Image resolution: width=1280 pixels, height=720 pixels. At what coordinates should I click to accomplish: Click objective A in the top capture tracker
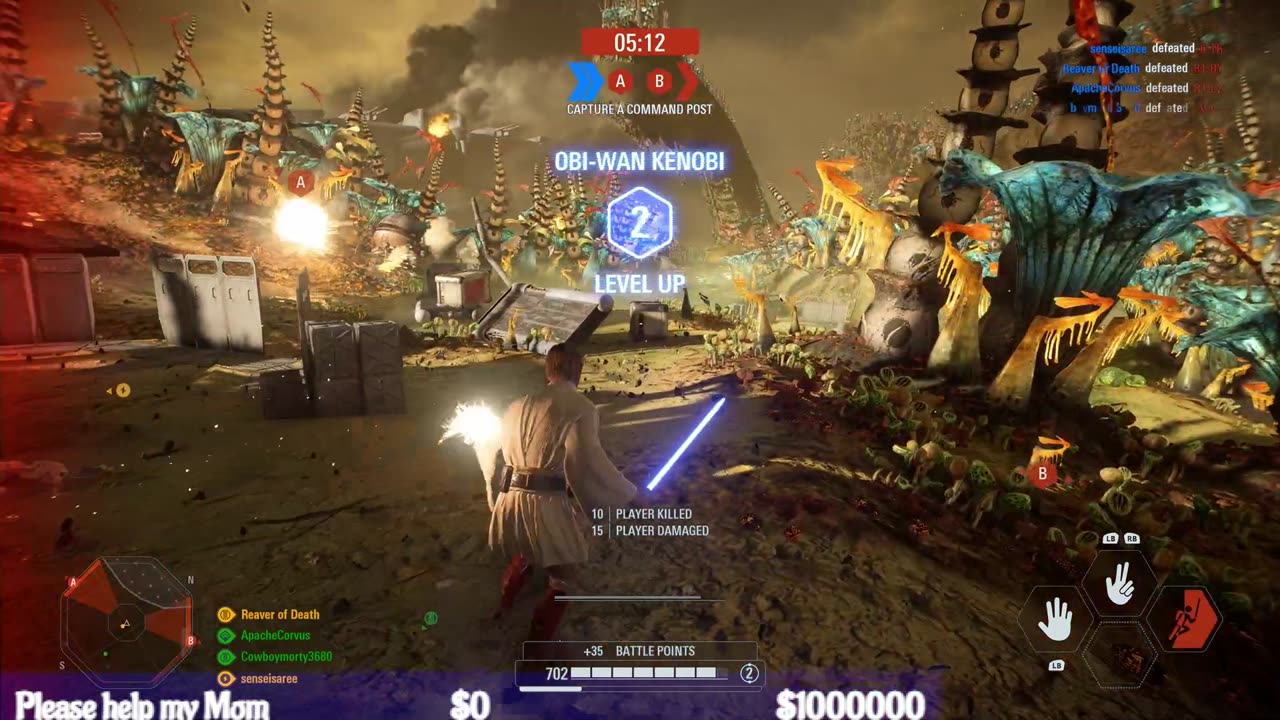(x=620, y=81)
